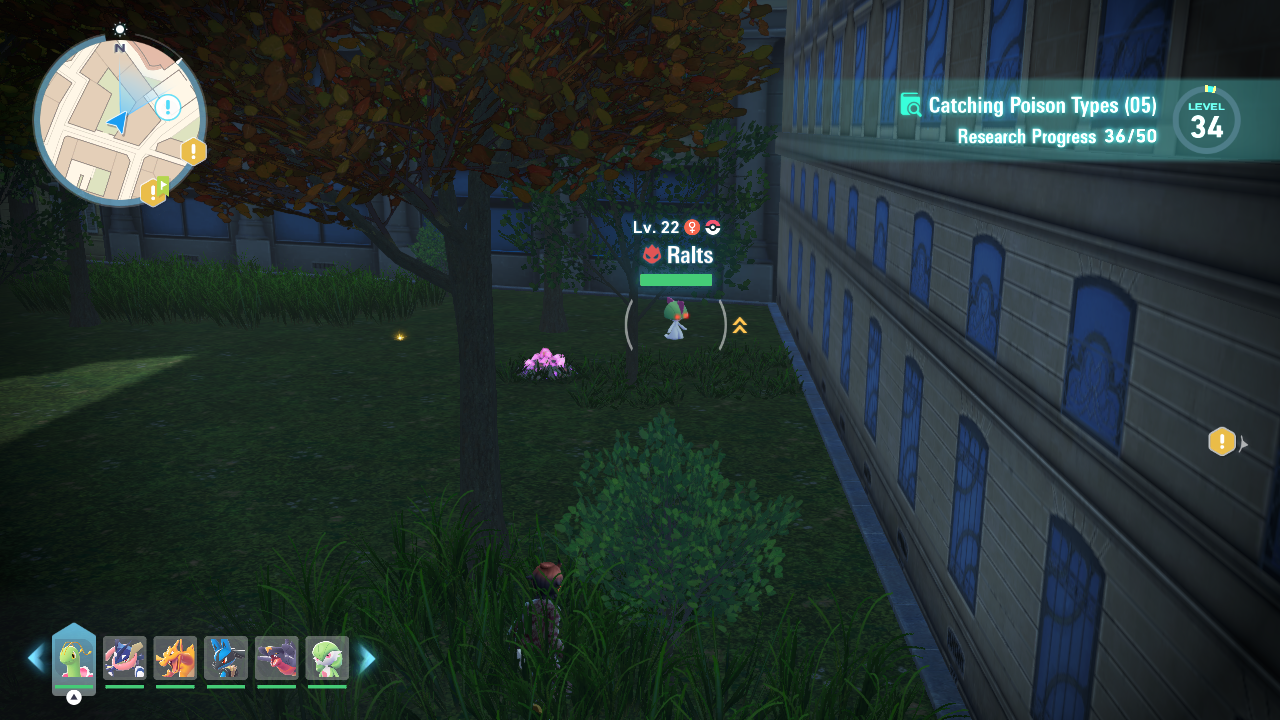The width and height of the screenshot is (1280, 720).
Task: Choose Gardevoir from the party bar
Action: pyautogui.click(x=327, y=659)
